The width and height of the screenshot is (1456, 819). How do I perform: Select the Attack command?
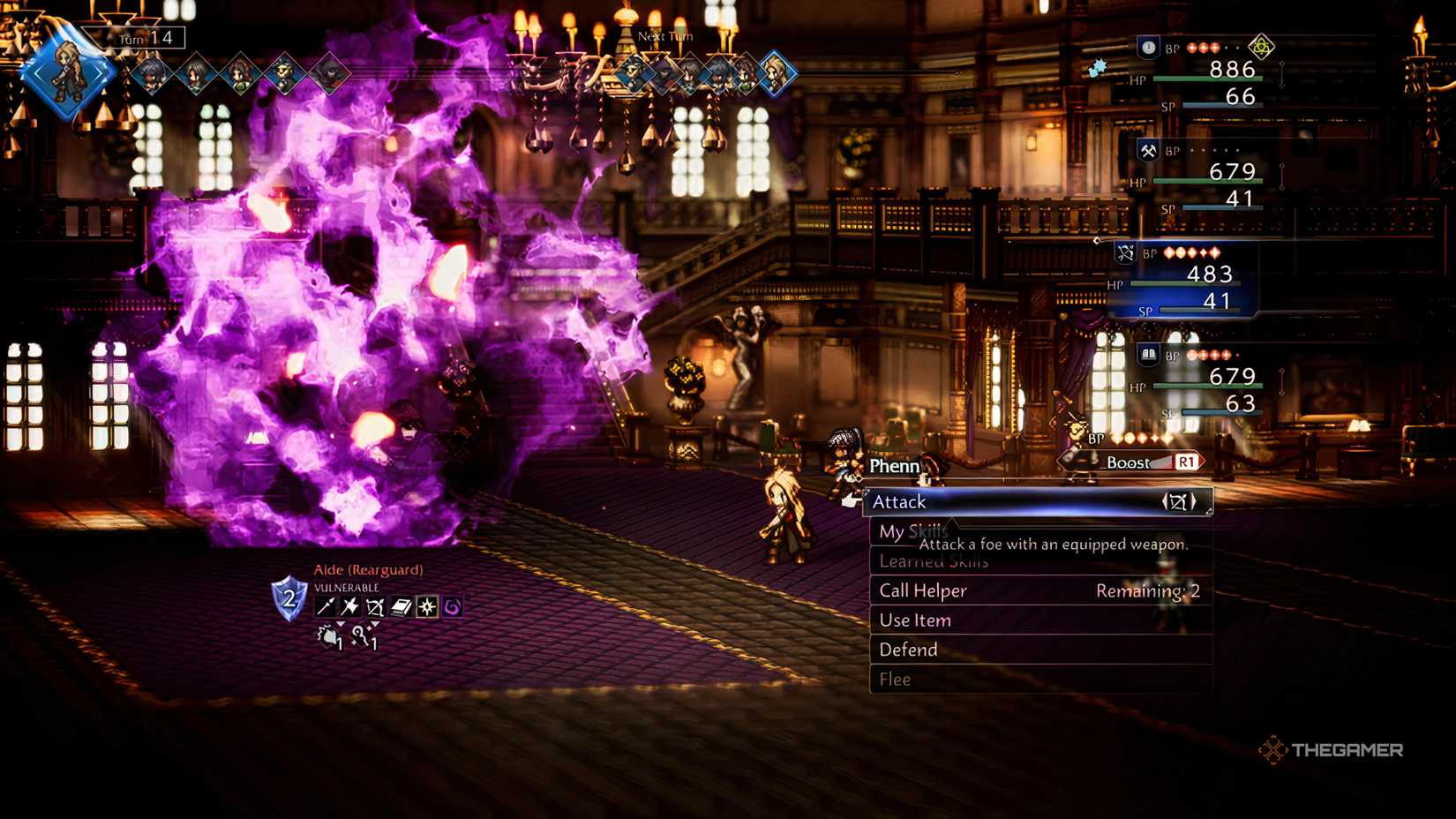(x=899, y=501)
